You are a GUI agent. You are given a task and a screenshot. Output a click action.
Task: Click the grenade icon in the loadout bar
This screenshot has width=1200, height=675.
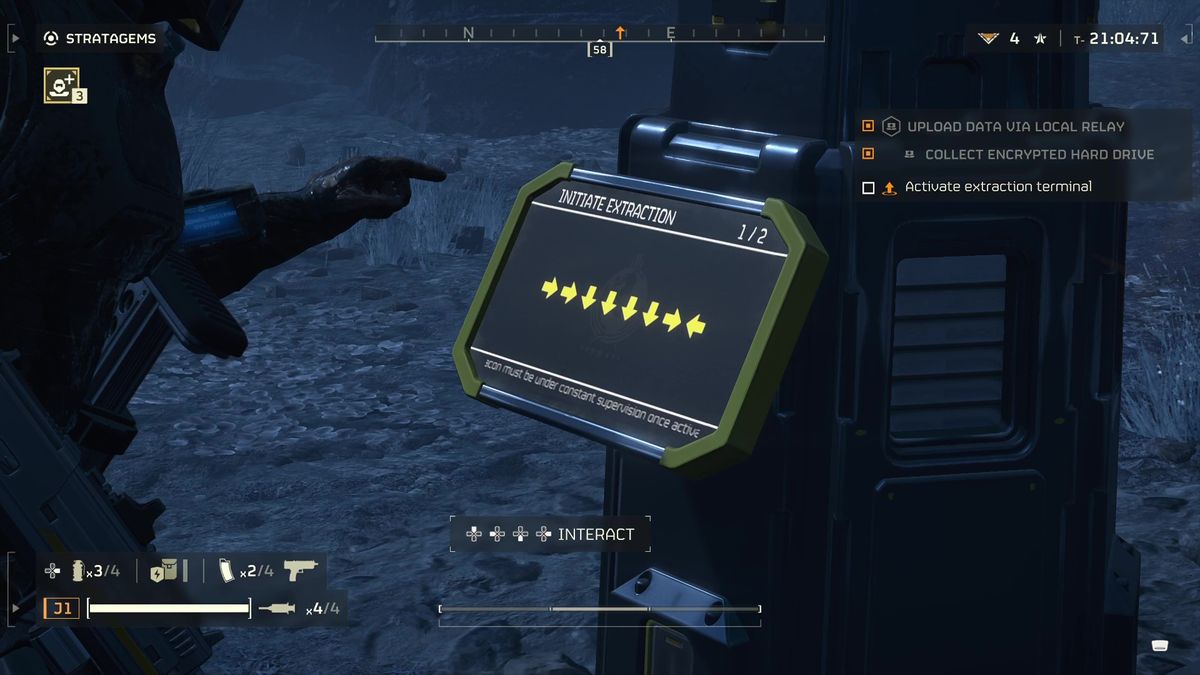(x=79, y=571)
